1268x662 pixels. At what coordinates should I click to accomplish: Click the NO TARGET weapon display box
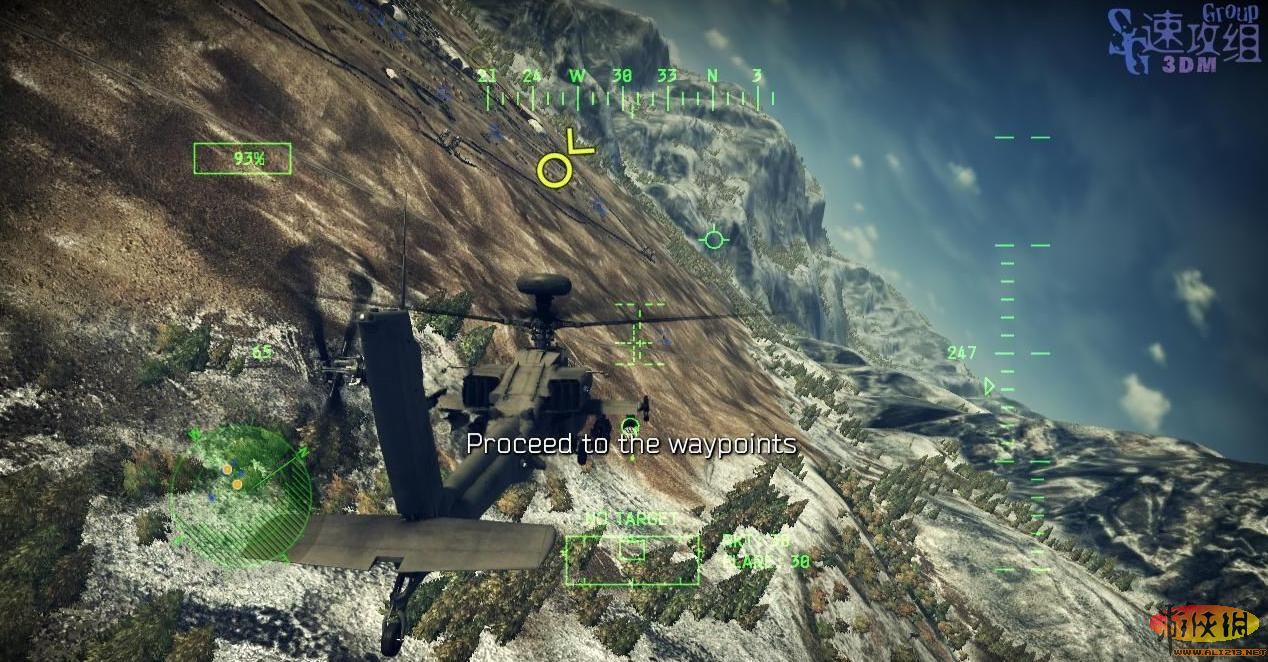point(631,559)
